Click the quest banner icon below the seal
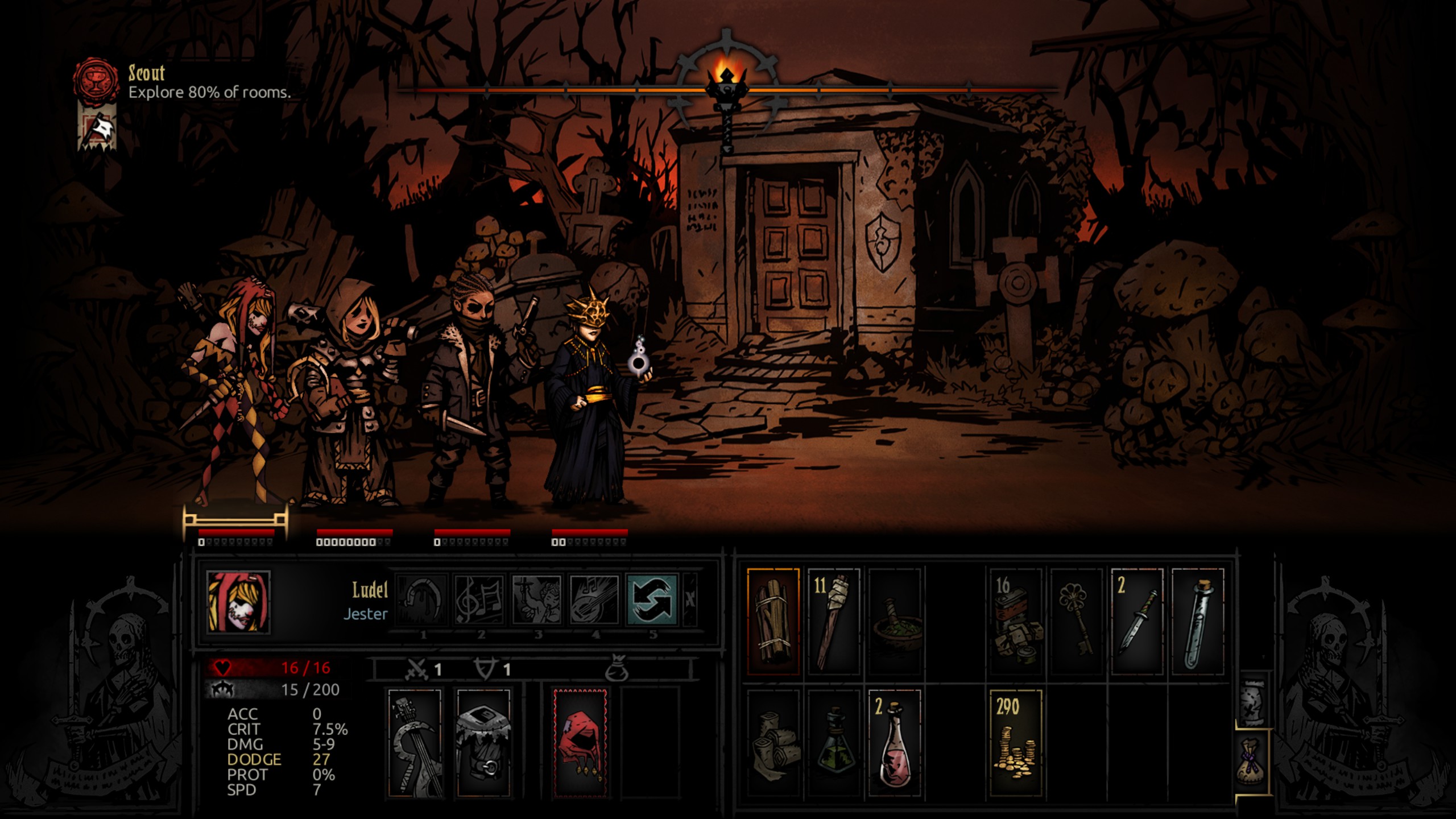 [97, 130]
